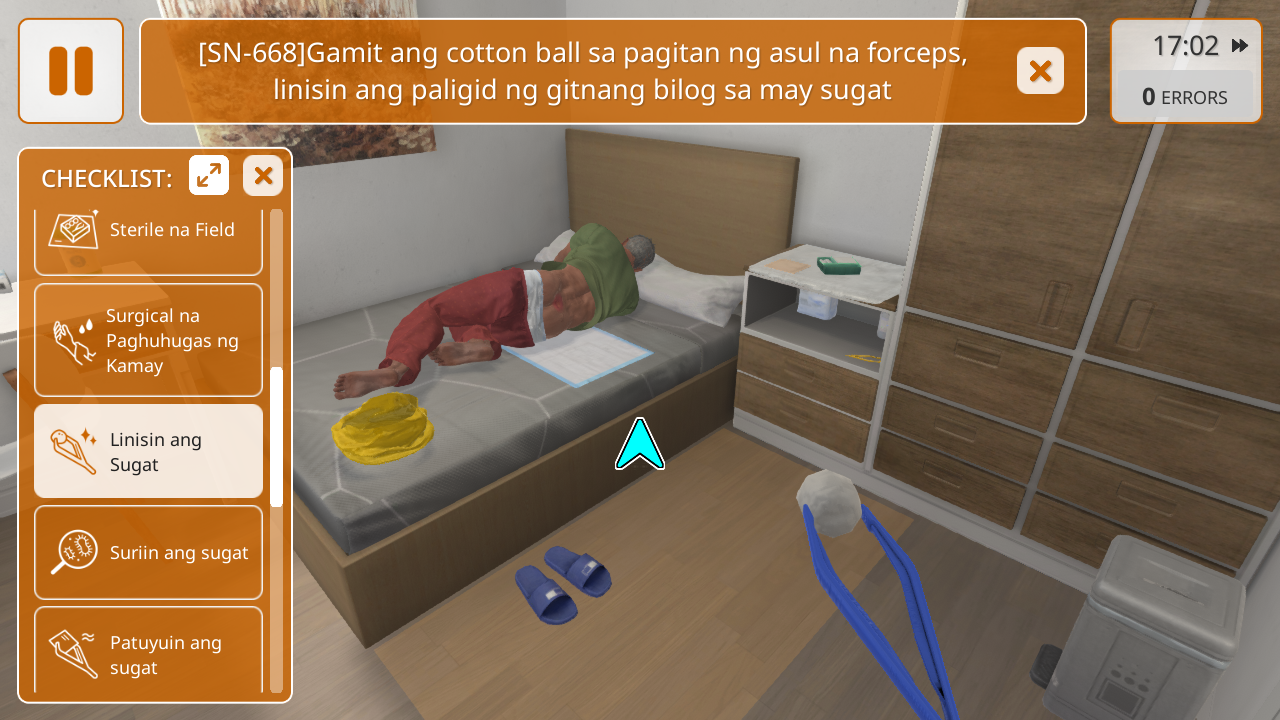This screenshot has height=720, width=1280.
Task: Open Surgical na Paghuhugas ng Kamay step
Action: point(148,340)
